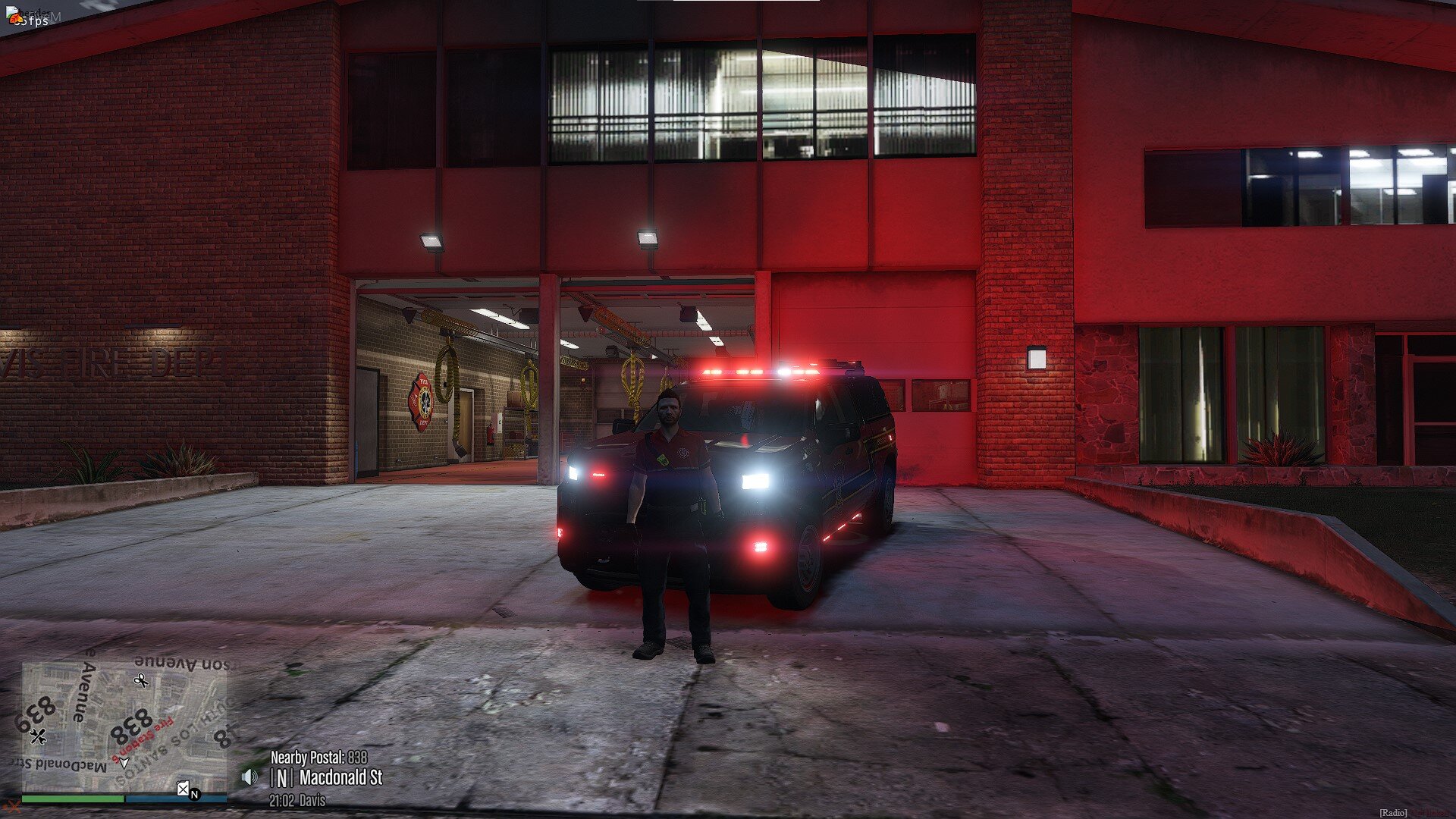Open the minimap showing postal 838

(x=124, y=726)
